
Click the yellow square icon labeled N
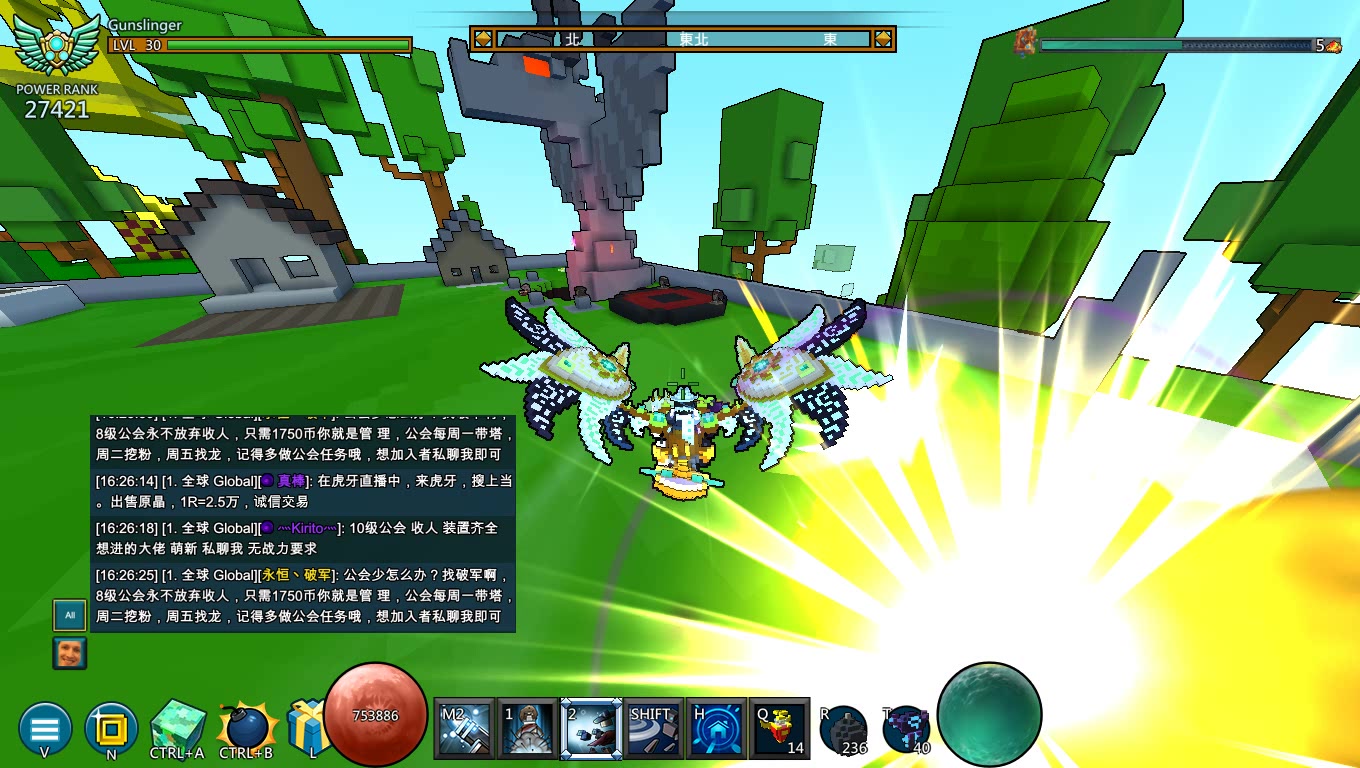point(111,727)
